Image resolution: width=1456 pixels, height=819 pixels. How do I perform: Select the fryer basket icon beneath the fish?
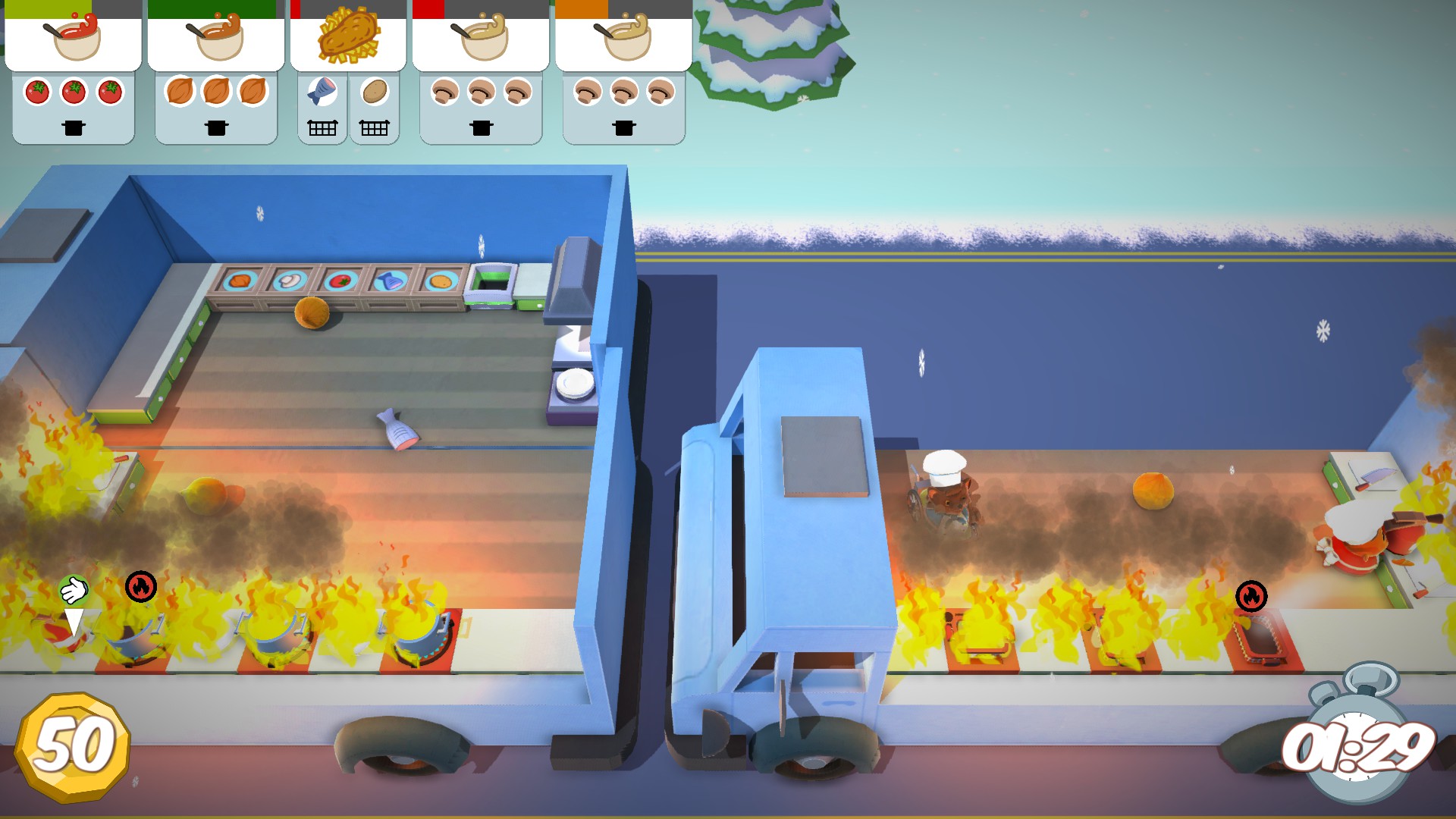coord(322,129)
